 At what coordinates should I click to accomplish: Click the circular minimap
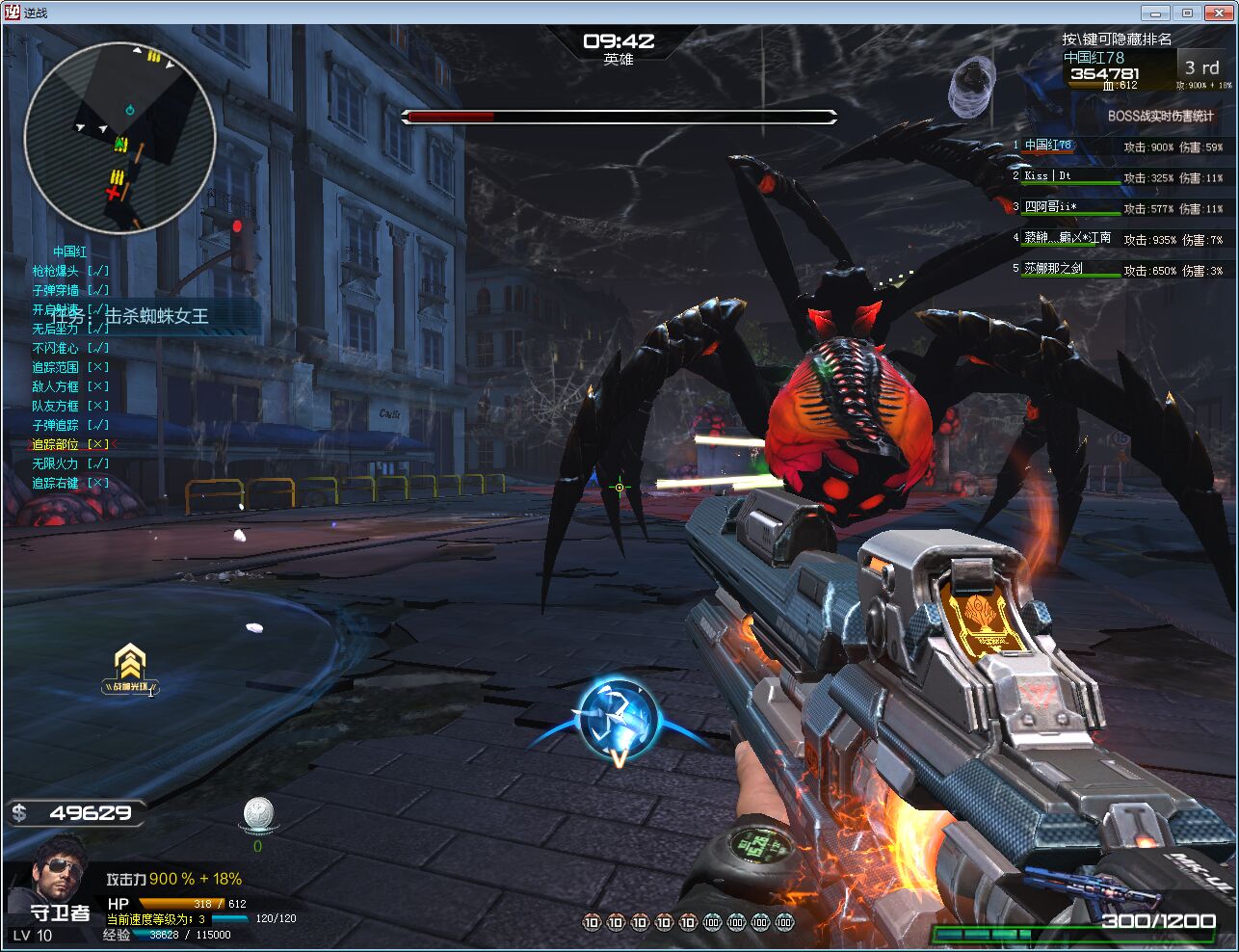119,137
